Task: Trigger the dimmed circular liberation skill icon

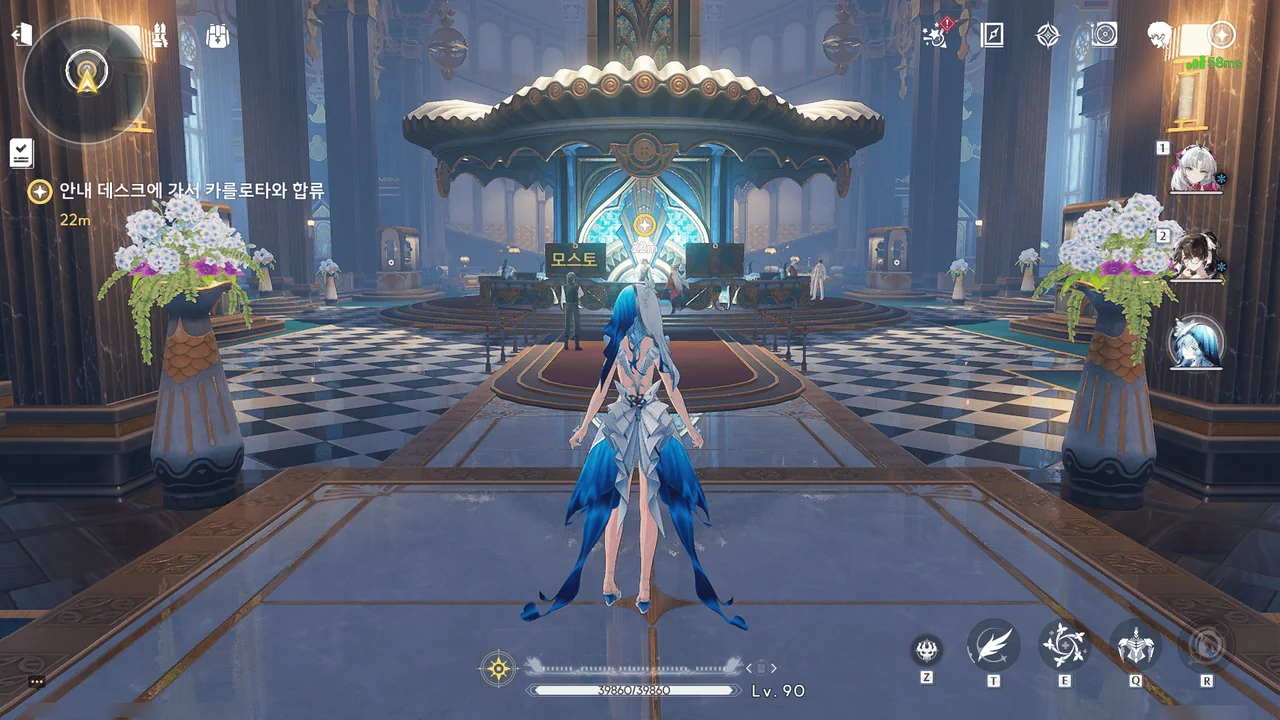Action: 1206,646
